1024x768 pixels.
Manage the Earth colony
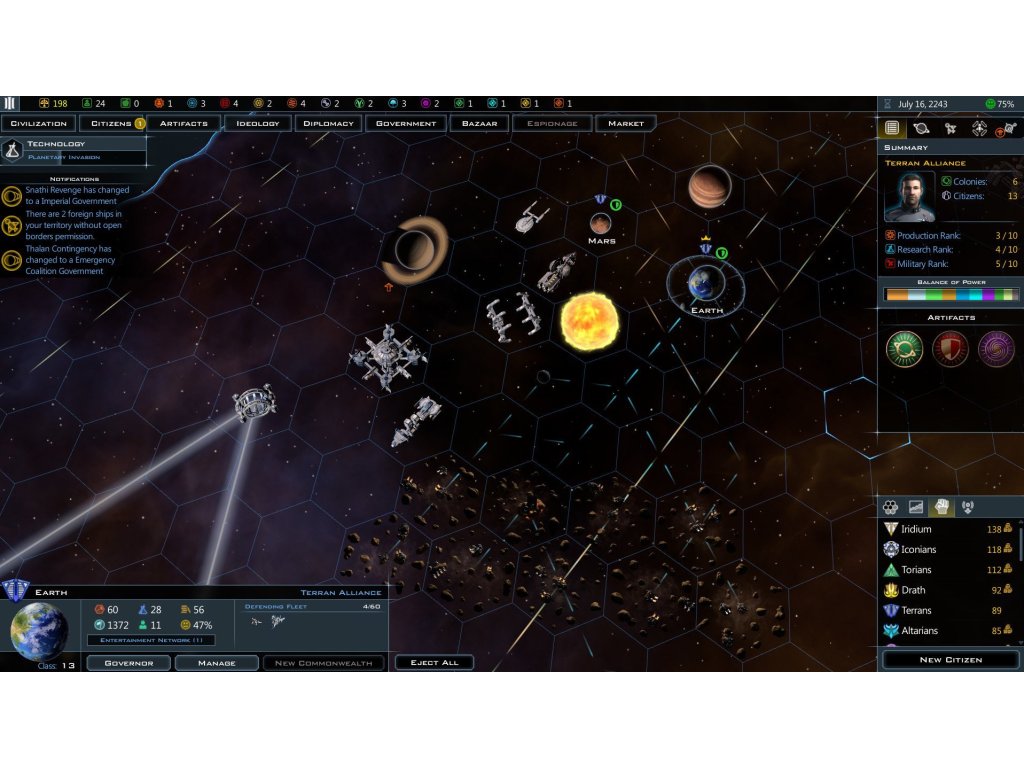216,663
